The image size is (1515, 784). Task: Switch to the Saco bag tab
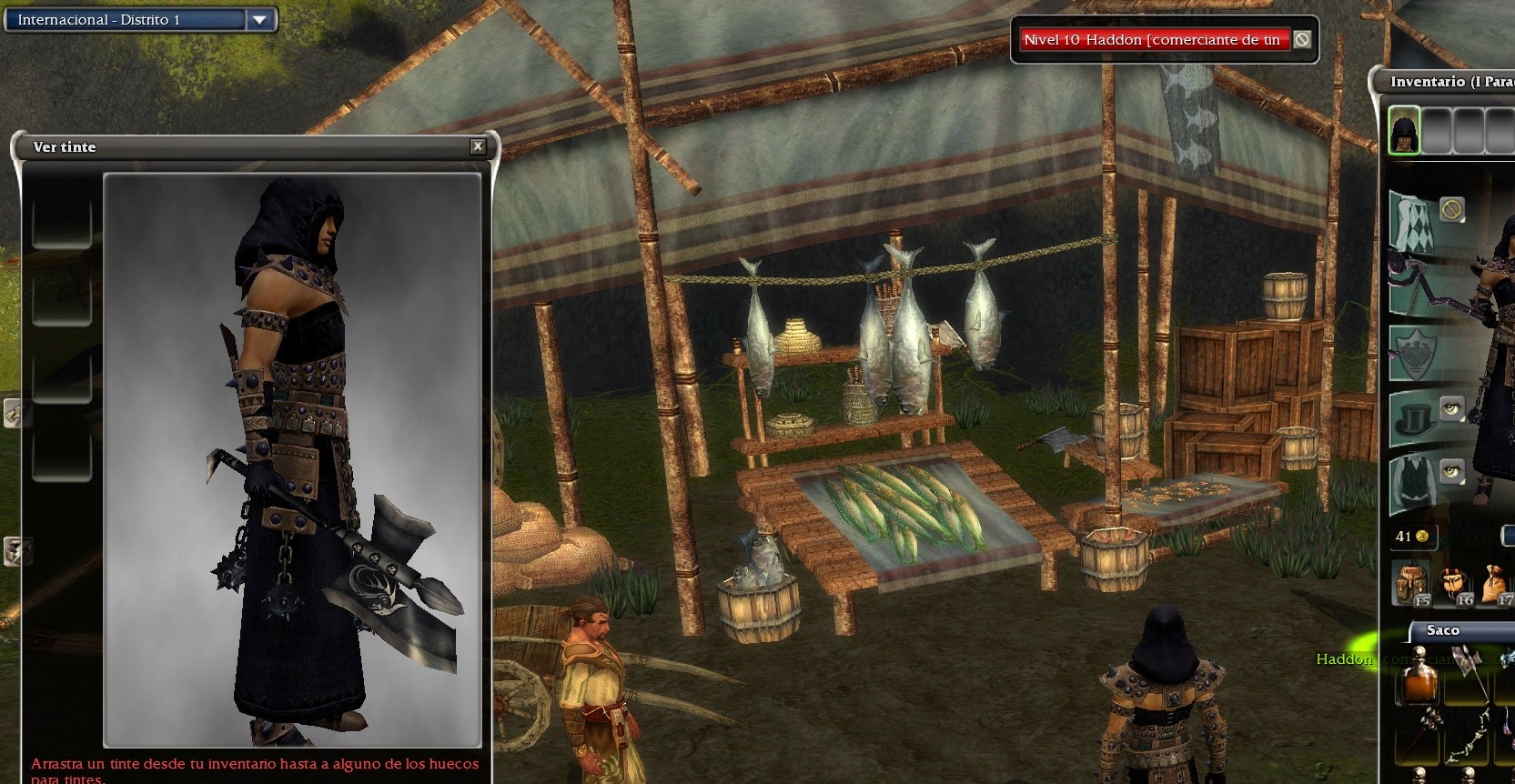point(1443,630)
